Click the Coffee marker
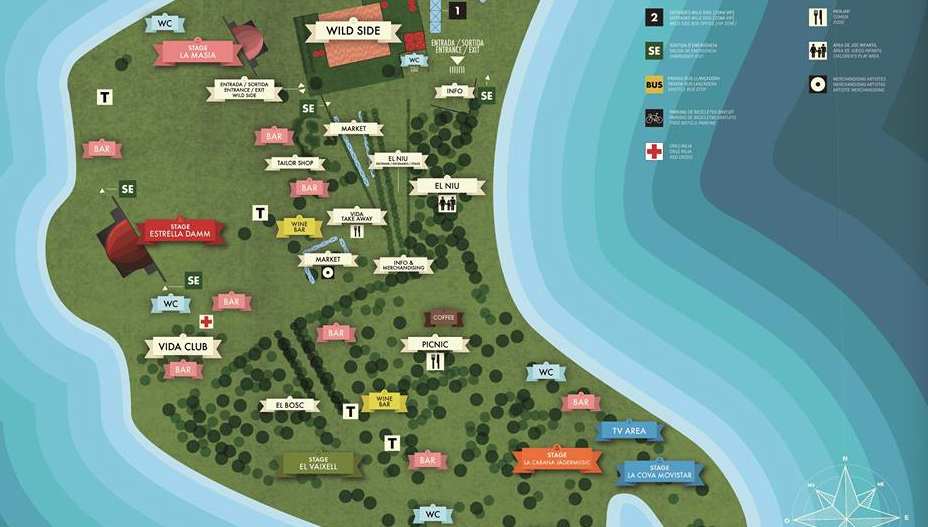The width and height of the screenshot is (928, 527). coord(443,318)
